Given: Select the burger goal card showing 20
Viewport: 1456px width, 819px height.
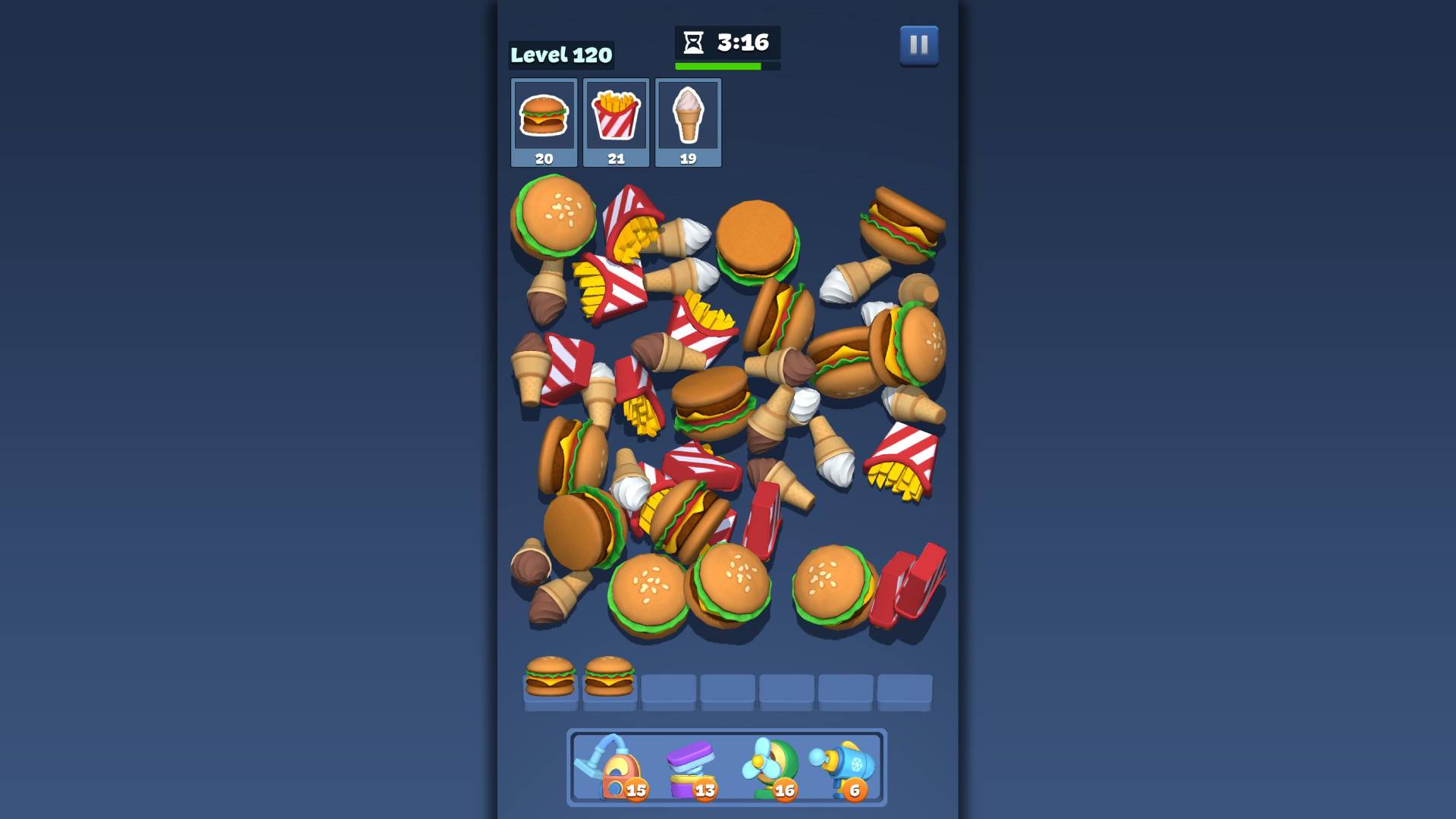Looking at the screenshot, I should (544, 121).
